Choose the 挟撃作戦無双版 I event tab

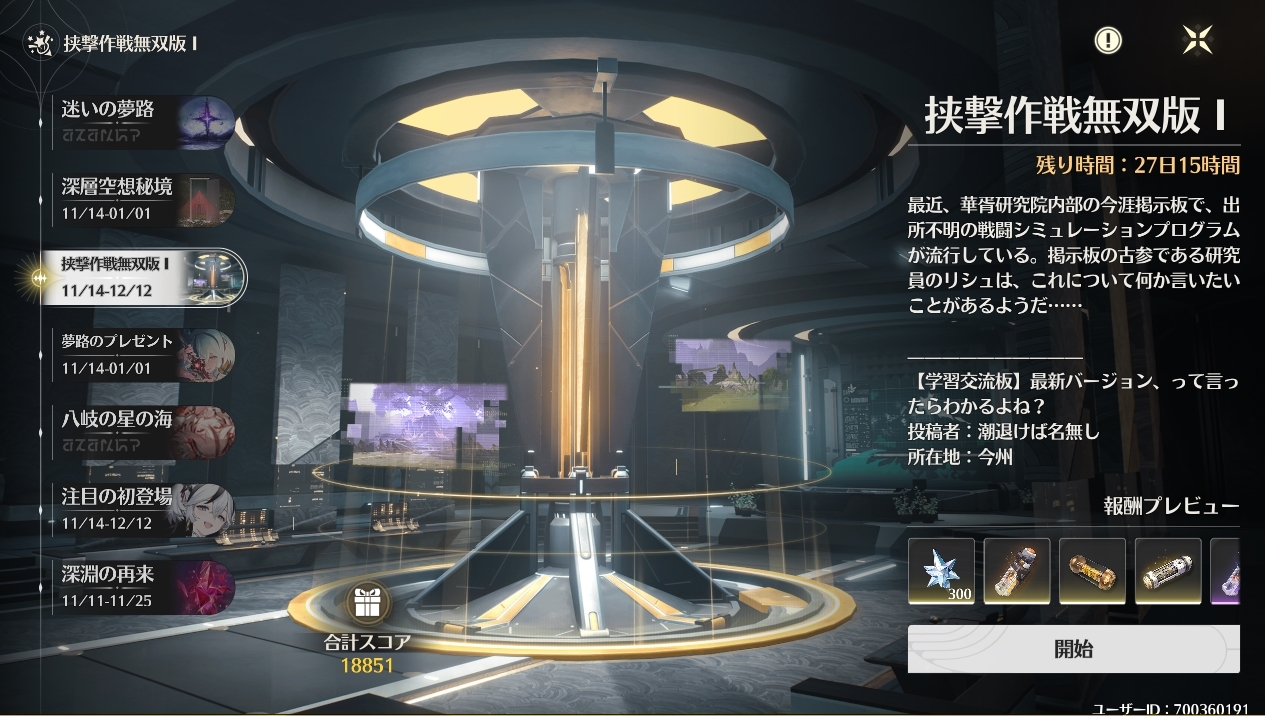146,277
